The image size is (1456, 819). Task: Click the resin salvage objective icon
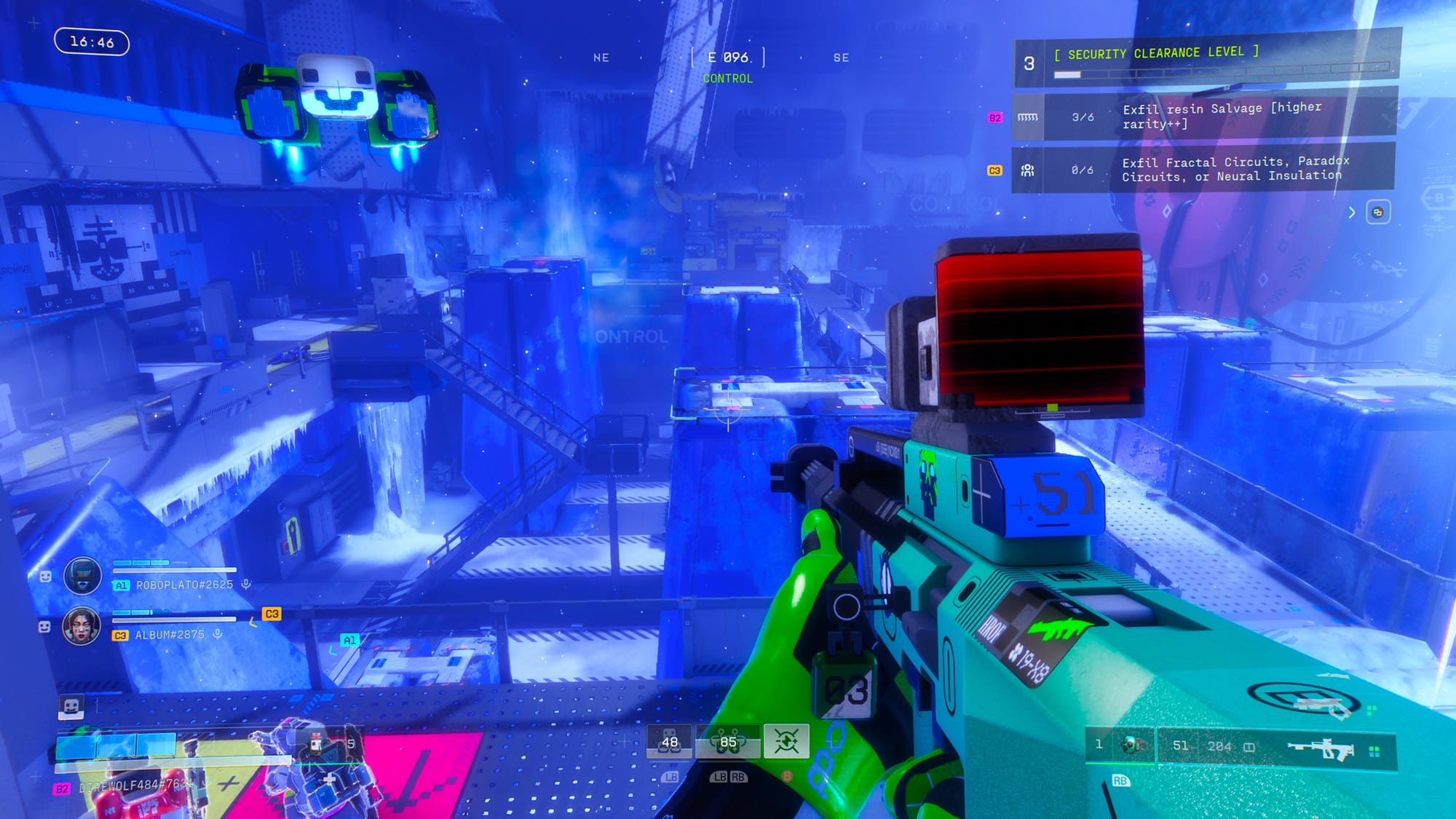tap(1028, 116)
